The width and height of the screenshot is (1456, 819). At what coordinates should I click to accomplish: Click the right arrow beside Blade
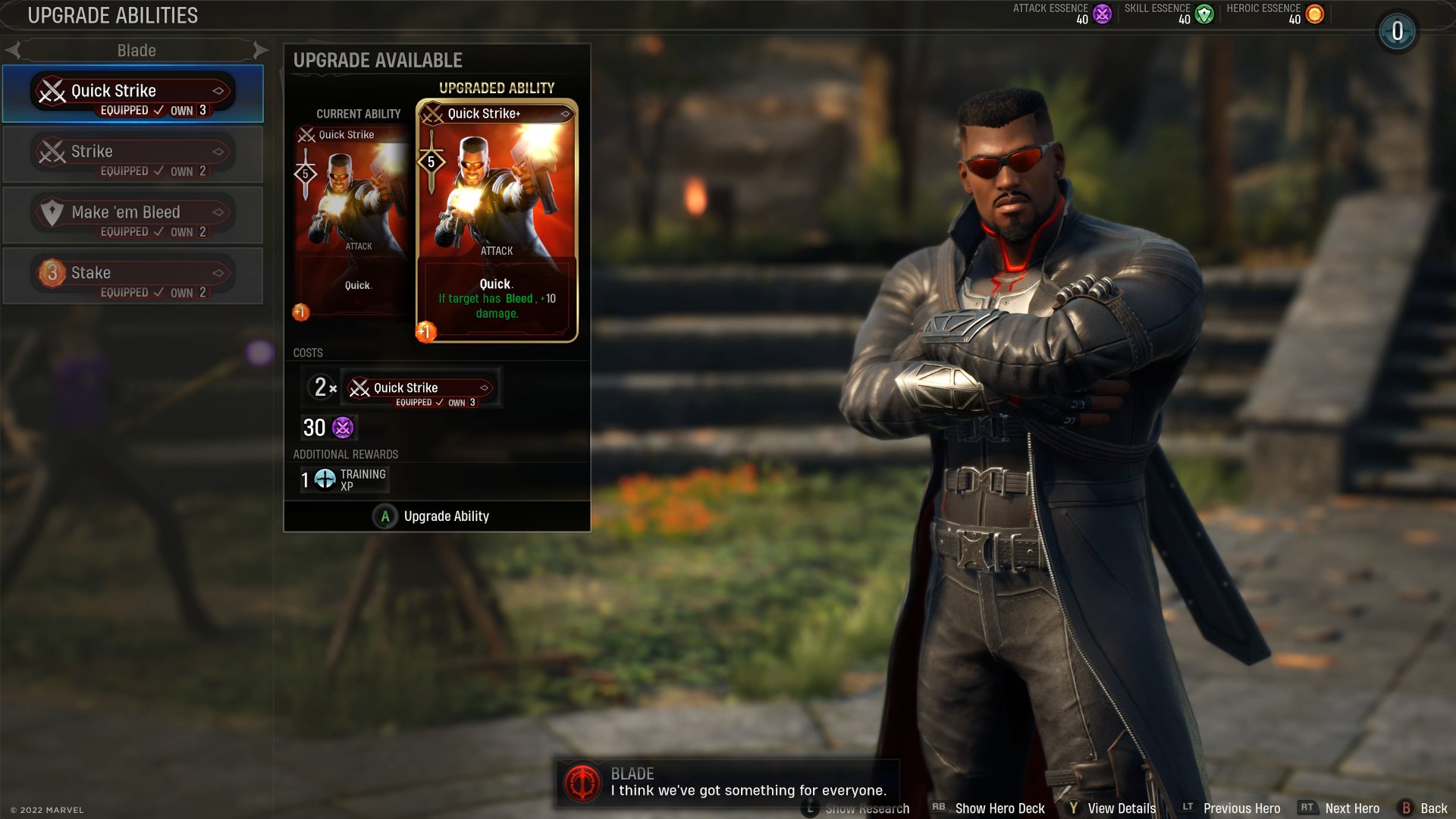pyautogui.click(x=262, y=50)
